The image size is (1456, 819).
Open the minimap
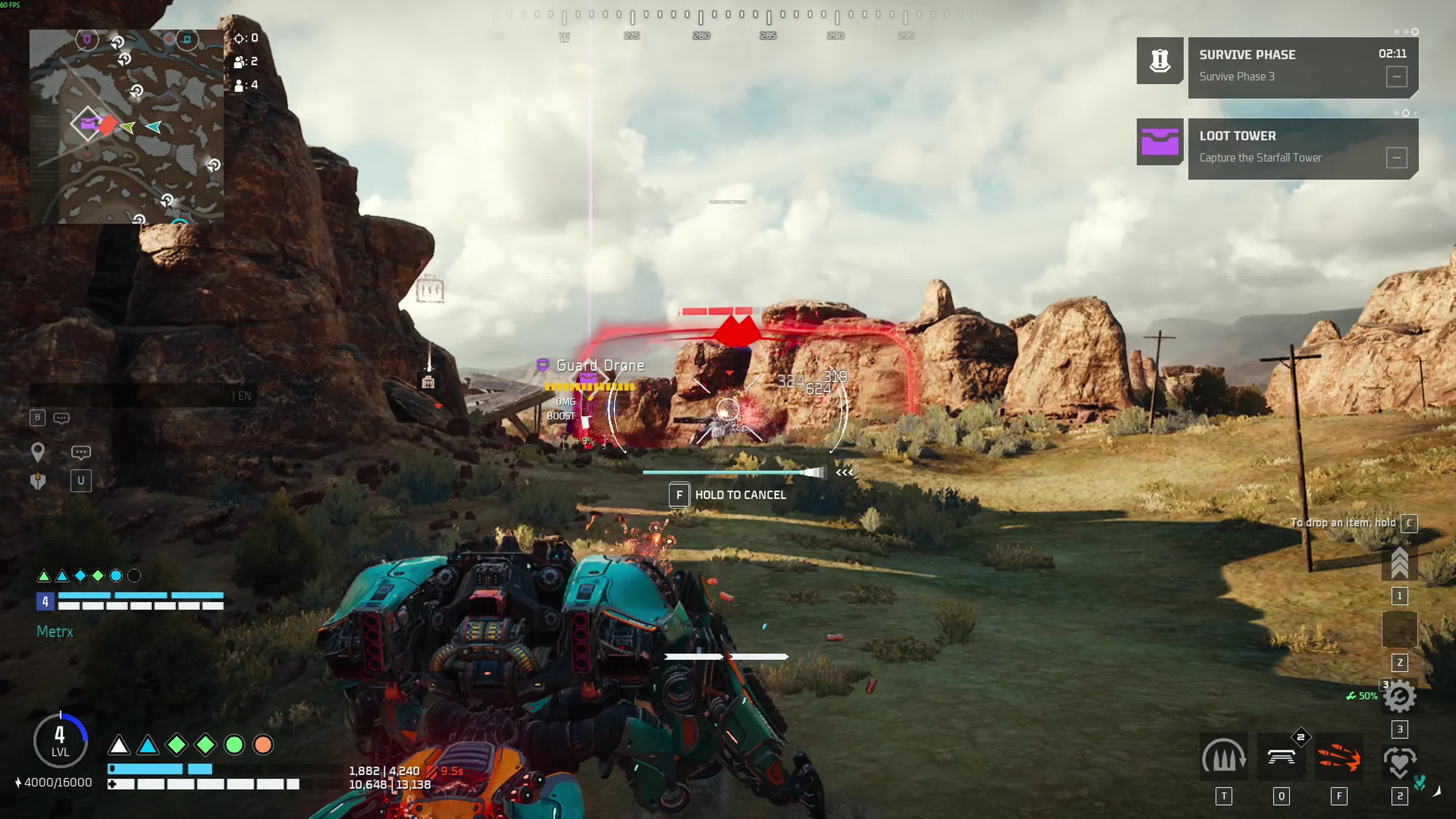(x=126, y=126)
